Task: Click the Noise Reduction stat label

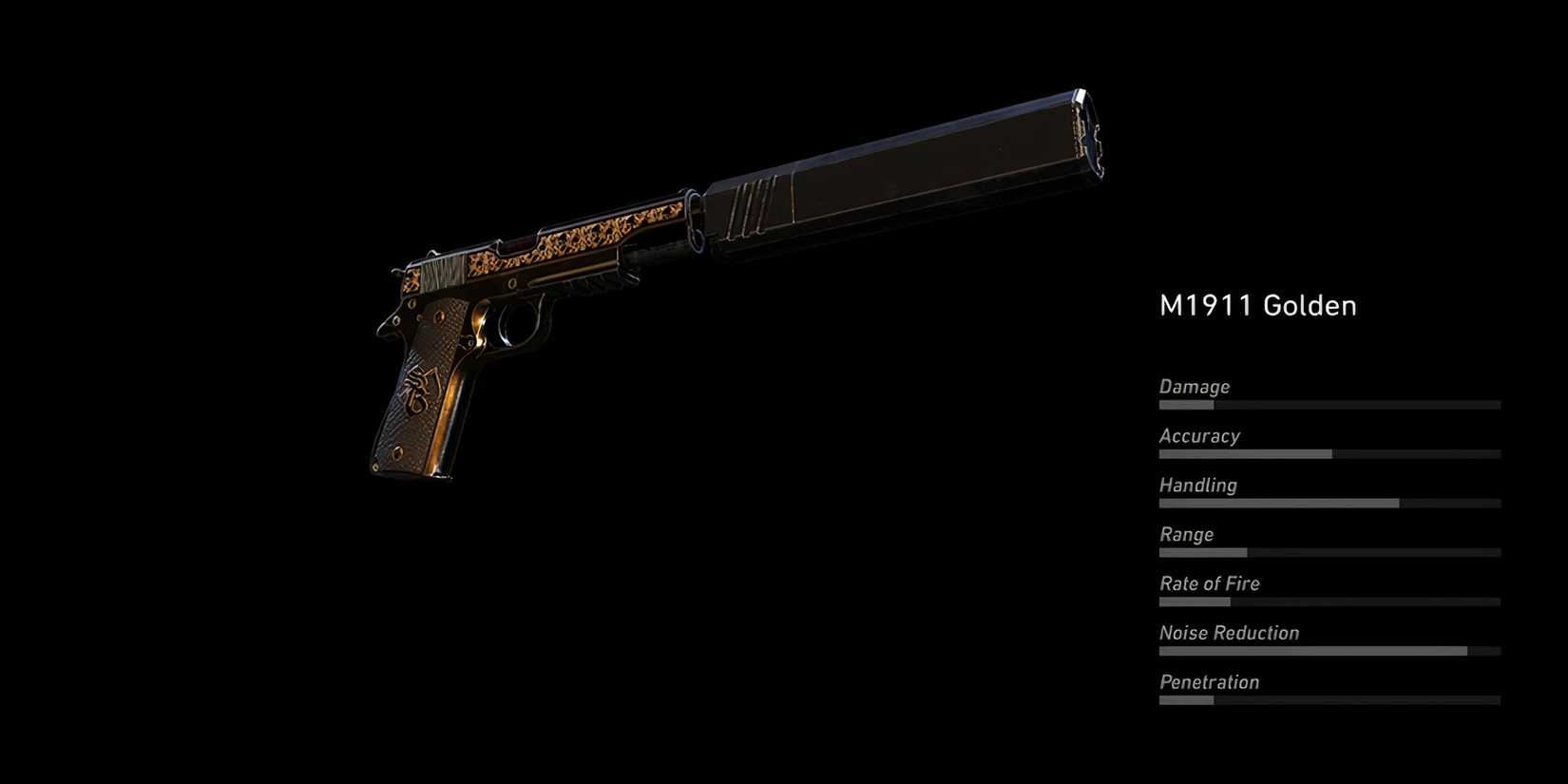Action: (1228, 633)
